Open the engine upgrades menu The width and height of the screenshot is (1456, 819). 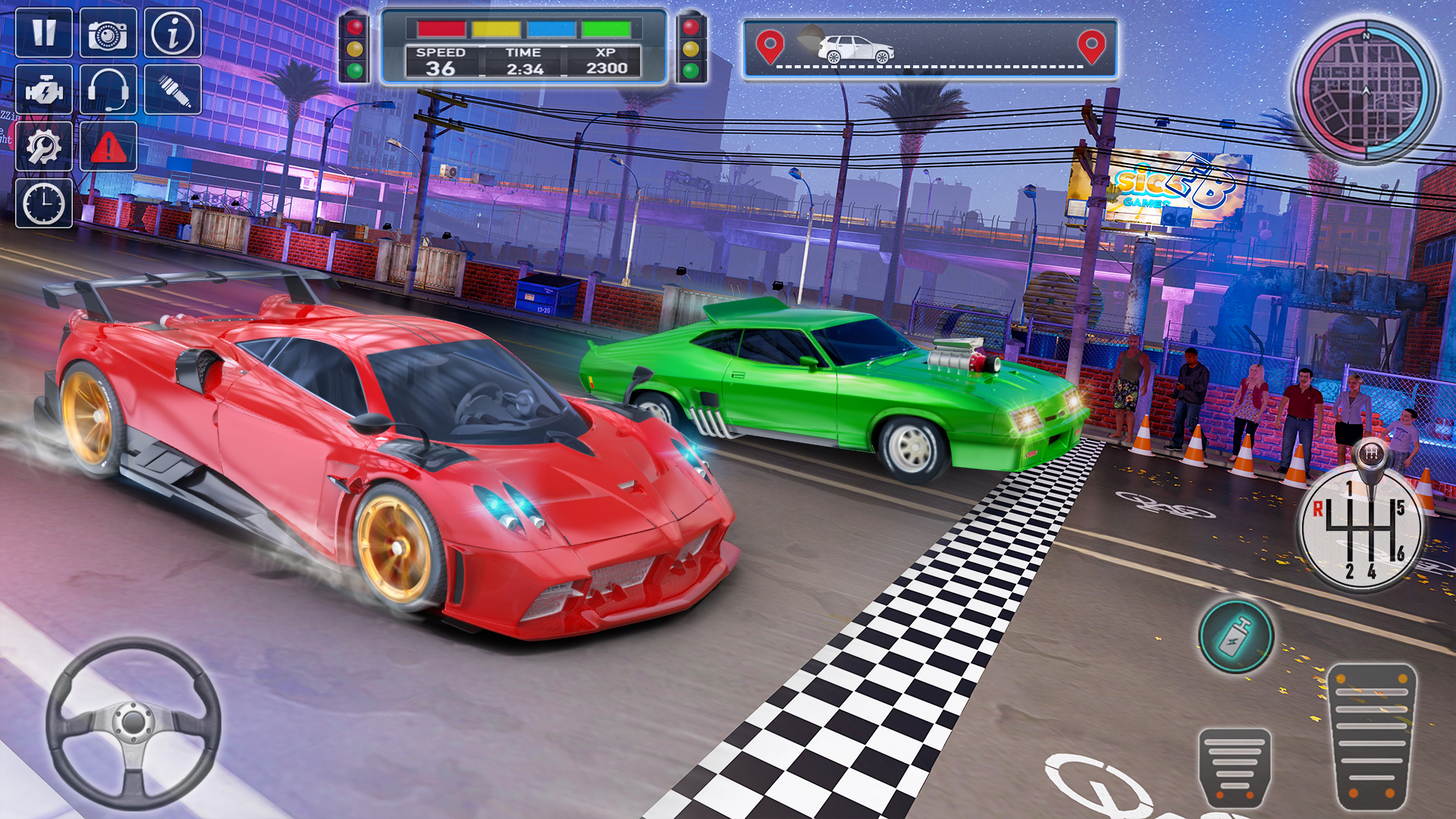(x=43, y=91)
